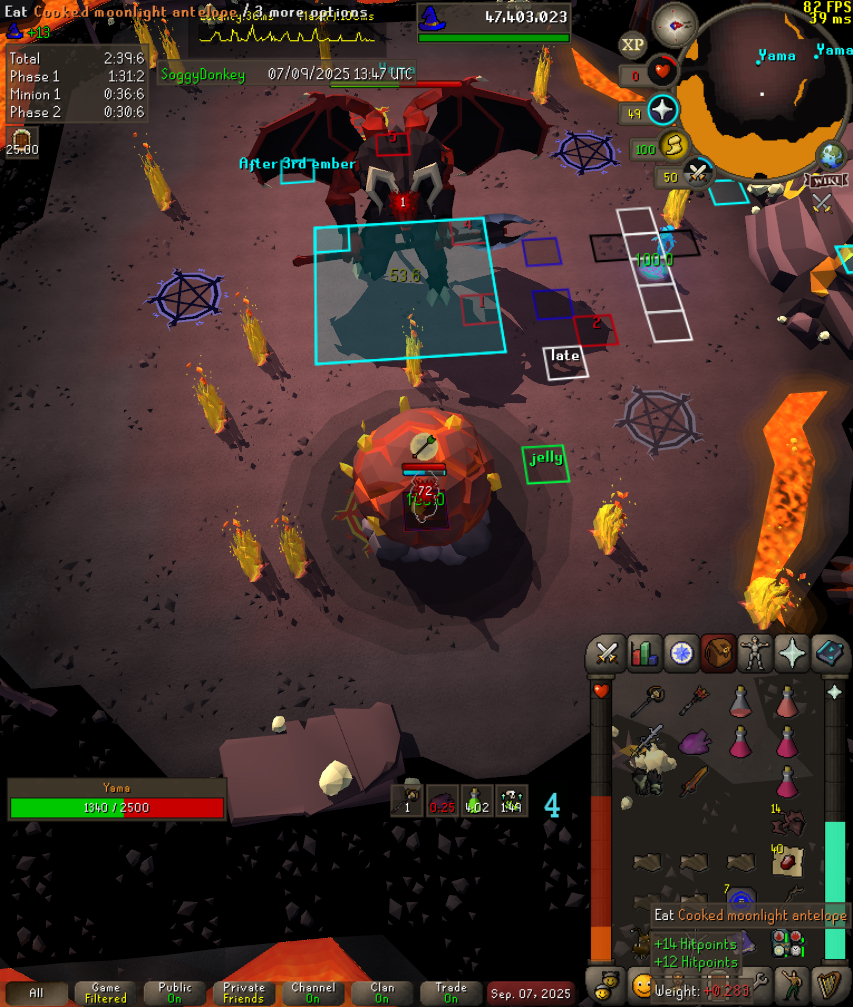Activate the special attack orb

698,176
